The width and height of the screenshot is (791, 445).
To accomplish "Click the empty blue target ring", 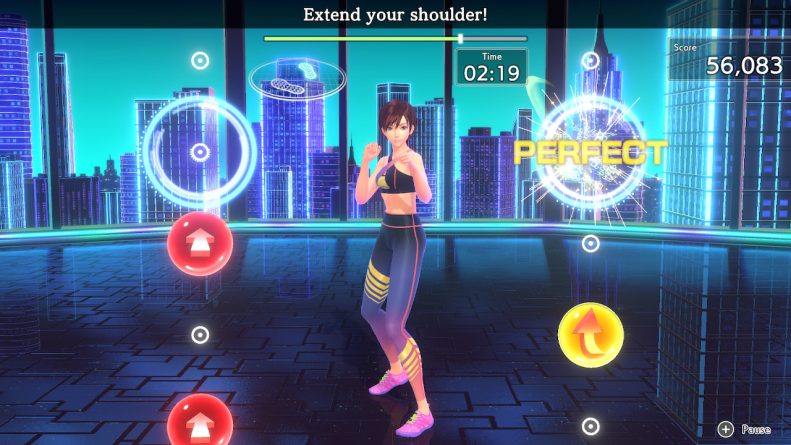I will [200, 152].
